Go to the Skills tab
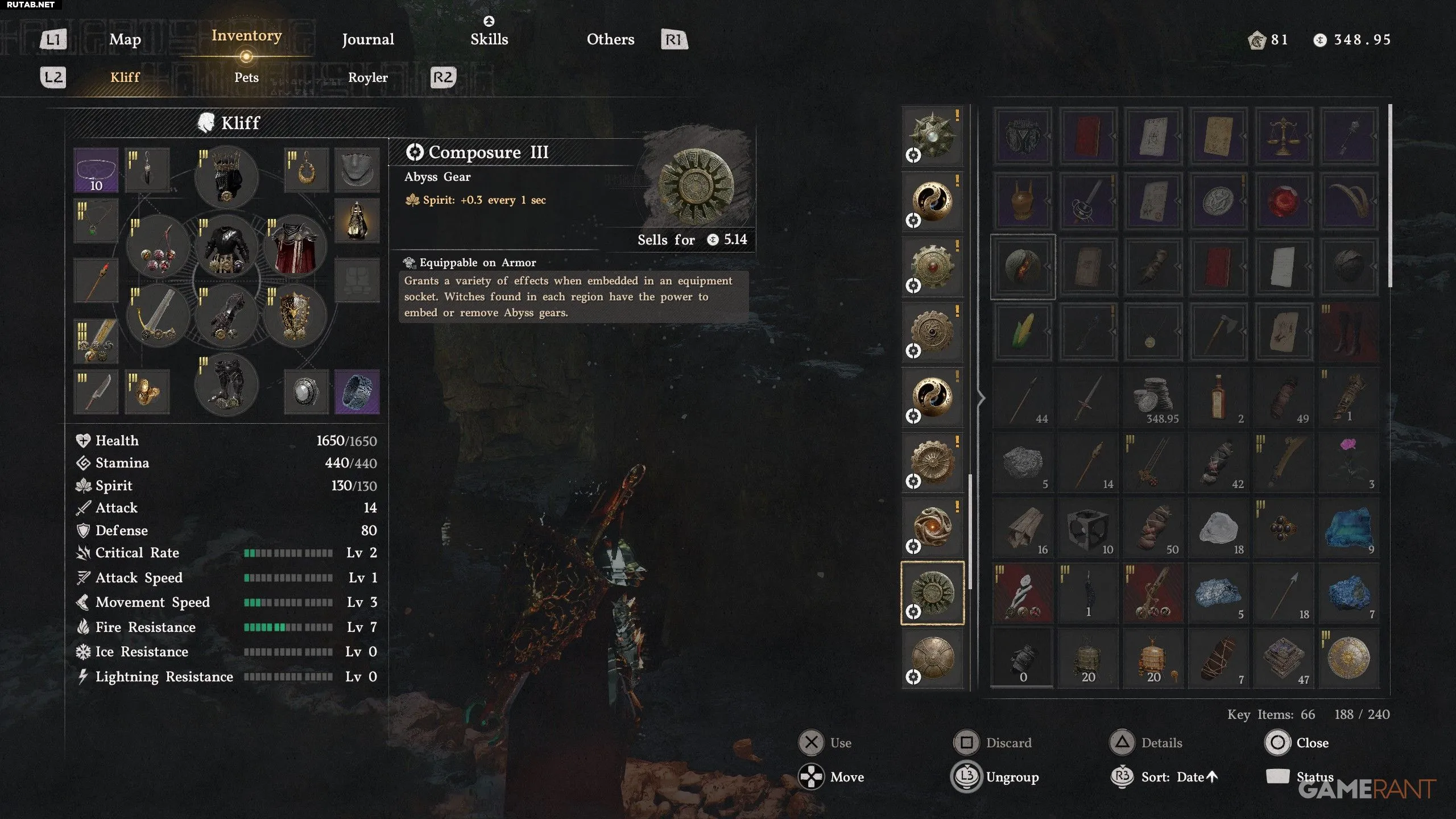Screen dimensions: 1456x819 489,39
